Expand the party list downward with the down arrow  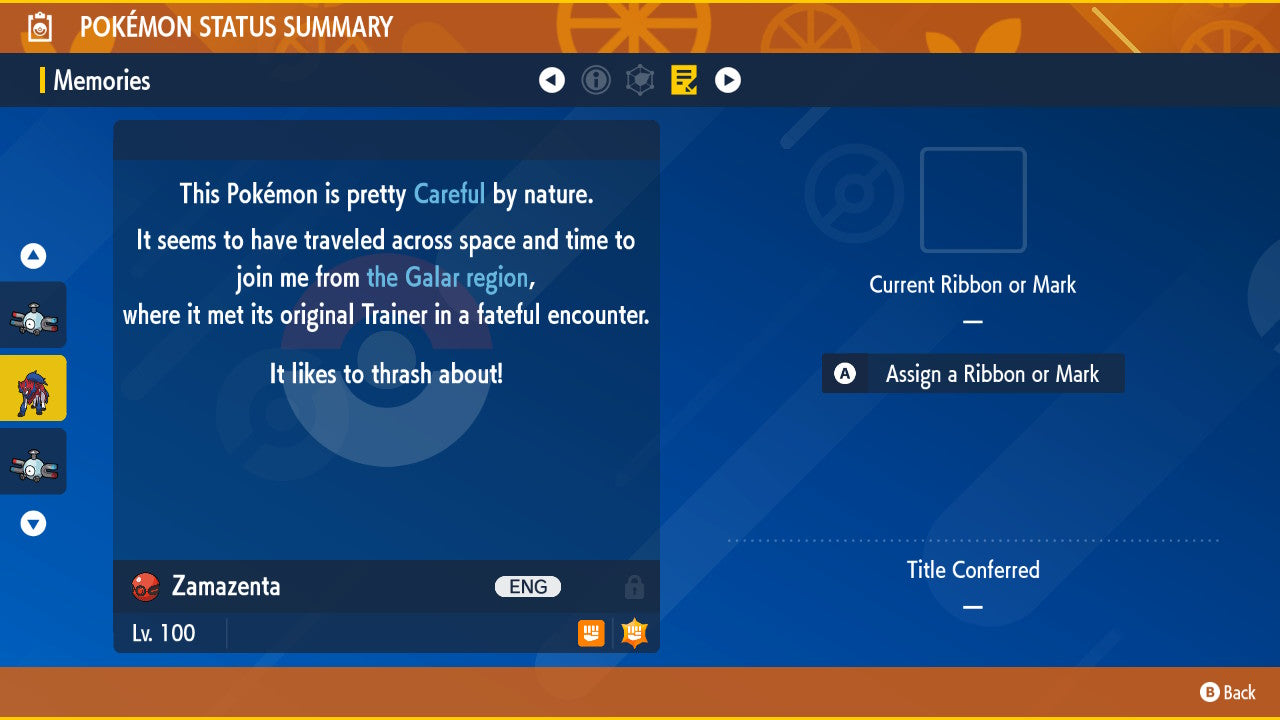pos(33,523)
